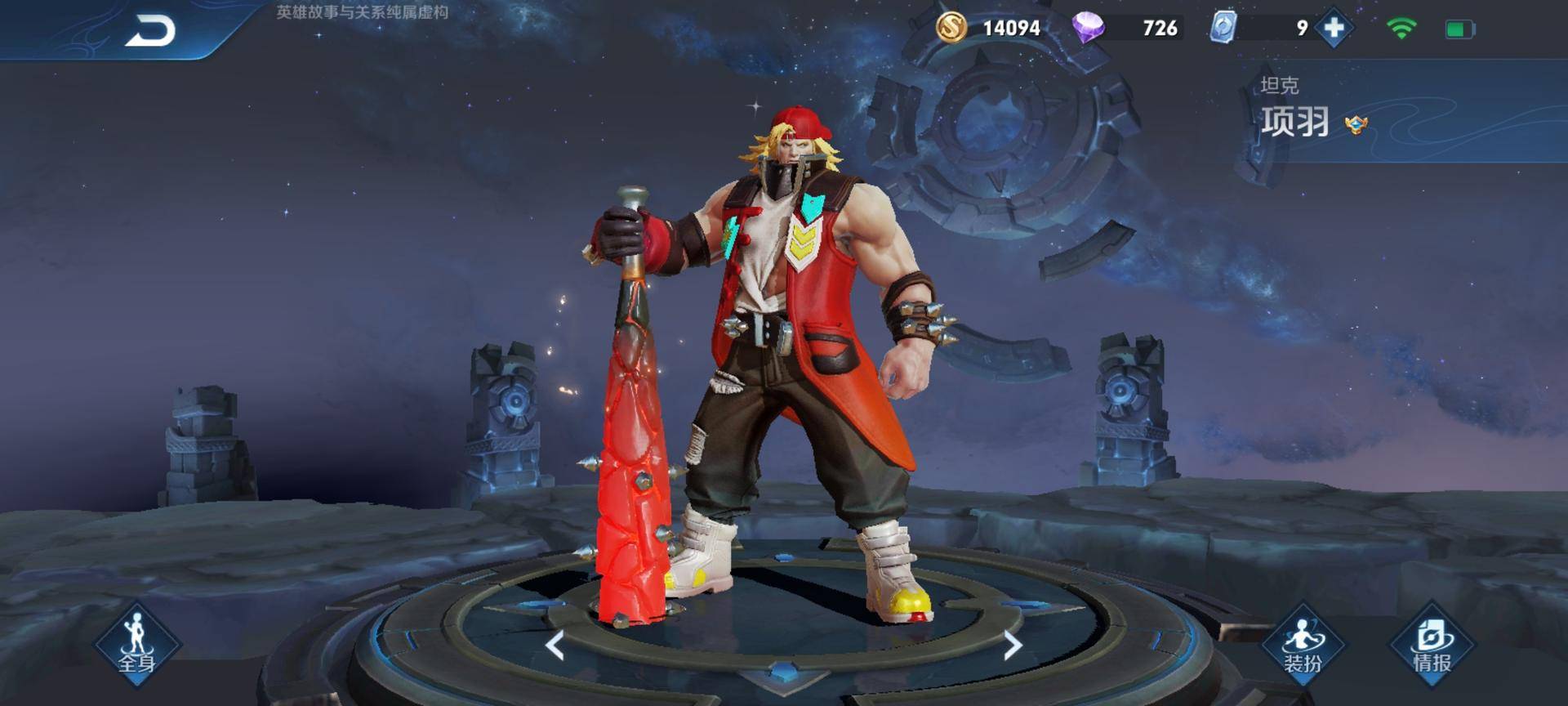Screen dimensions: 1568x706
Task: Go back using the return arrow
Action: (150, 32)
